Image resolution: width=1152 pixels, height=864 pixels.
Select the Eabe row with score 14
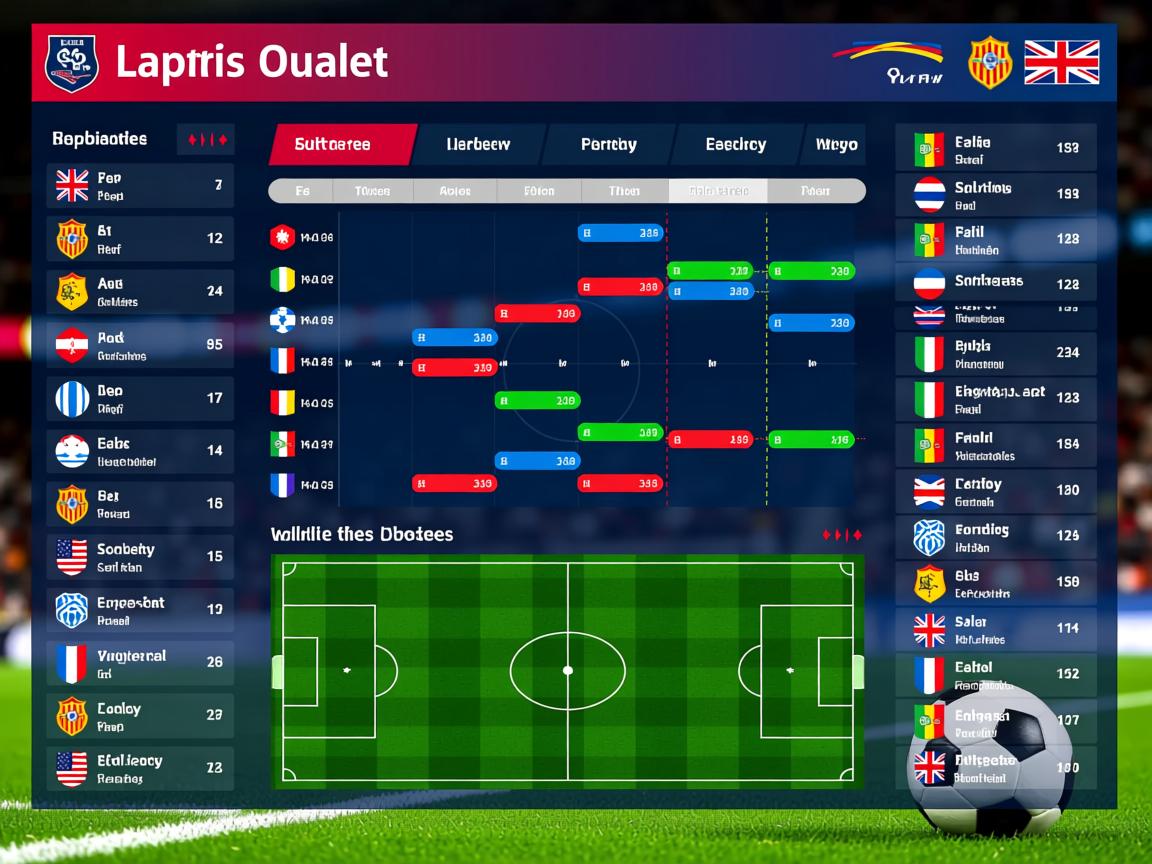(x=140, y=451)
